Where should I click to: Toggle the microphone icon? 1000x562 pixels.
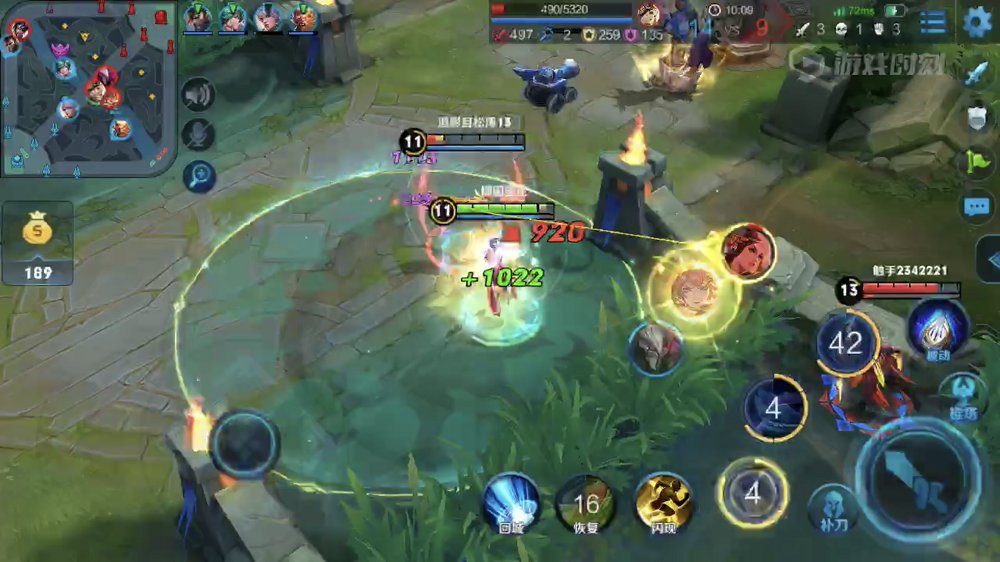tap(199, 136)
